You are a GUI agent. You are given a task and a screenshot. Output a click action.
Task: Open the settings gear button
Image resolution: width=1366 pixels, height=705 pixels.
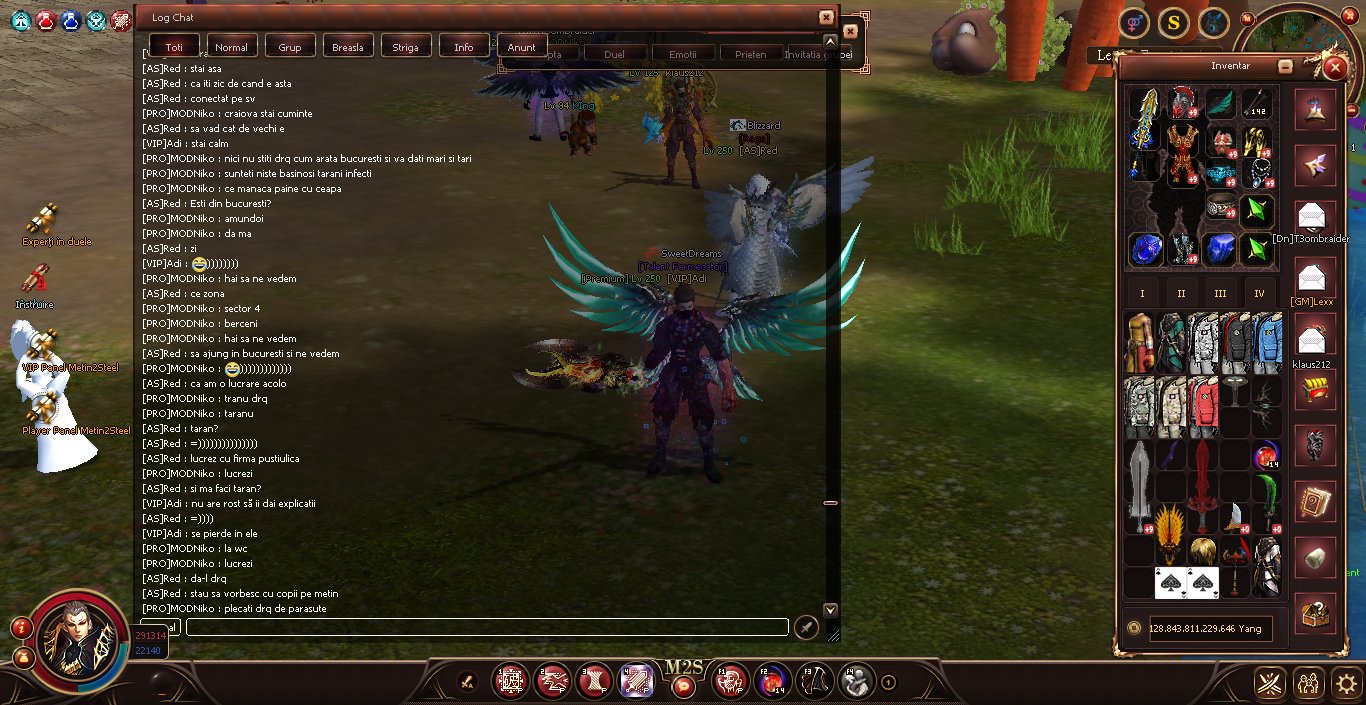pyautogui.click(x=1346, y=684)
